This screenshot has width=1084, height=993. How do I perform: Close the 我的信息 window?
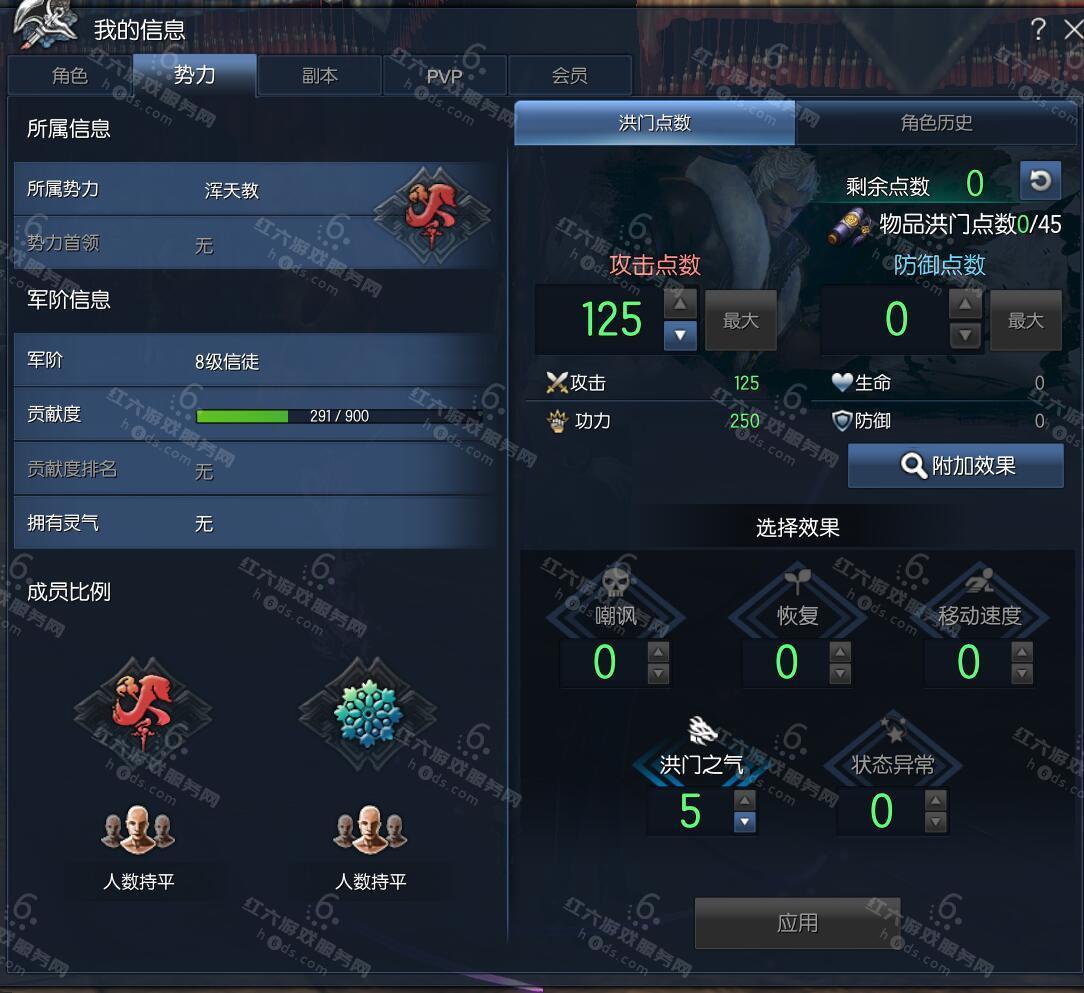[1072, 30]
